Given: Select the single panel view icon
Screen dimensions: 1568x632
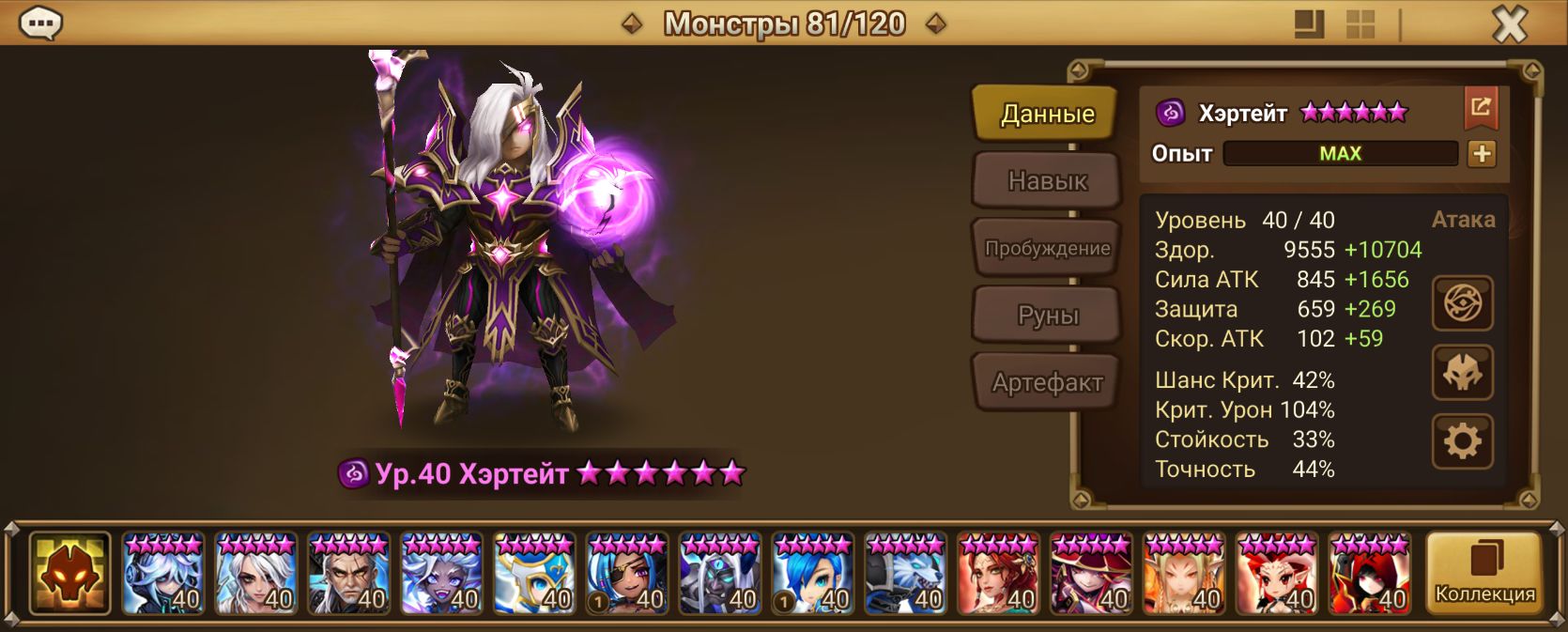Looking at the screenshot, I should click(1309, 23).
